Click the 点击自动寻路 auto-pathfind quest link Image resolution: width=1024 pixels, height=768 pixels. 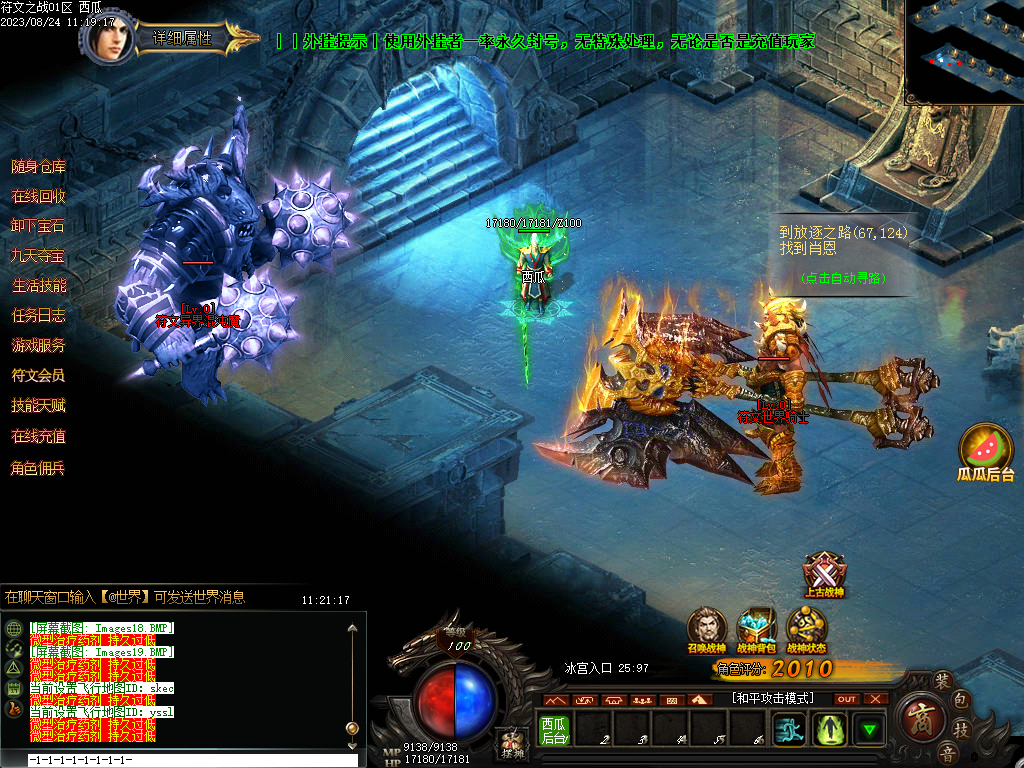[x=844, y=278]
